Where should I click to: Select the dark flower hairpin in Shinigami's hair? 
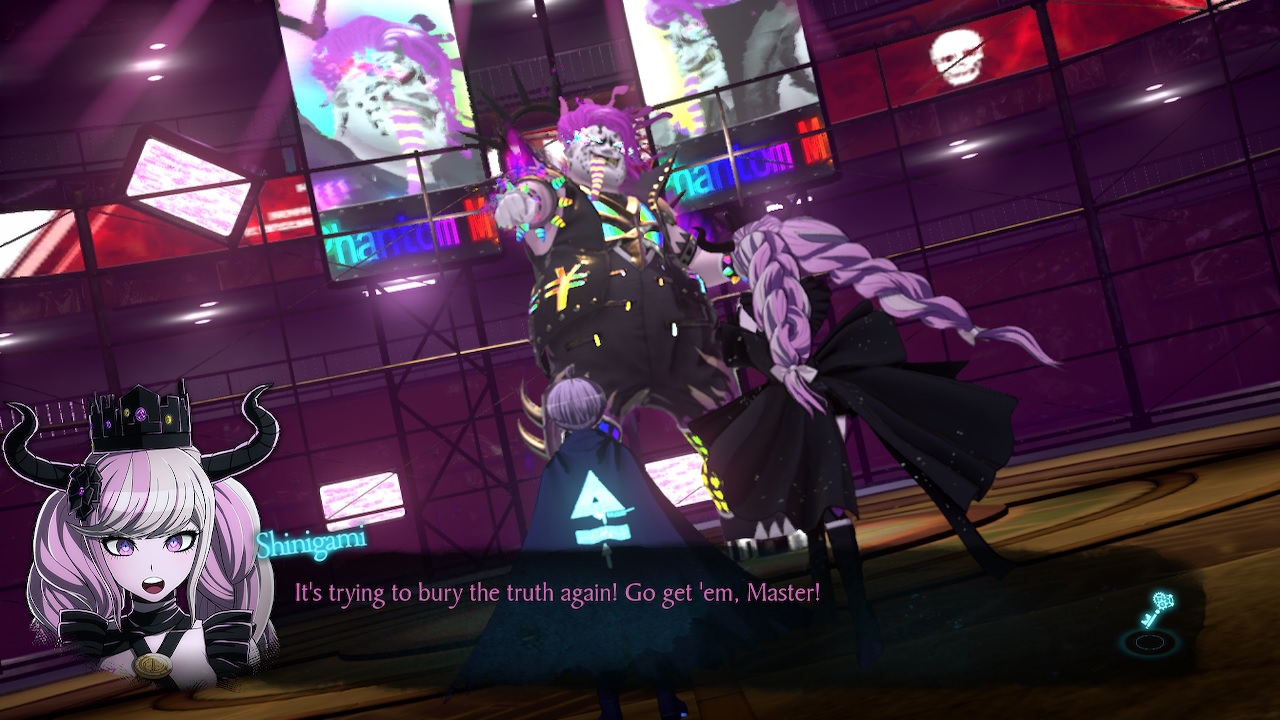coord(83,489)
